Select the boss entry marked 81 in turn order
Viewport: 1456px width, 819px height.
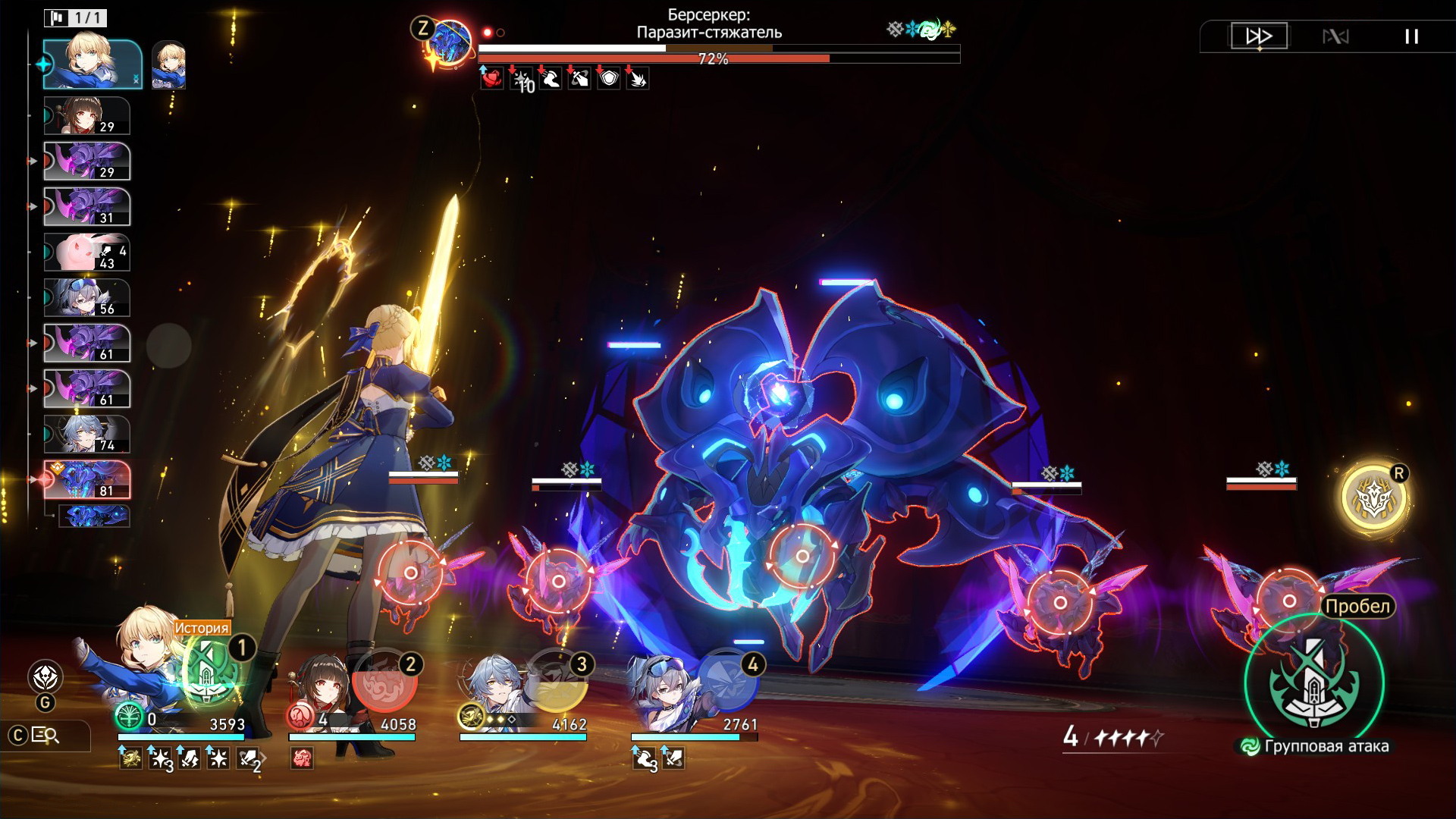86,480
